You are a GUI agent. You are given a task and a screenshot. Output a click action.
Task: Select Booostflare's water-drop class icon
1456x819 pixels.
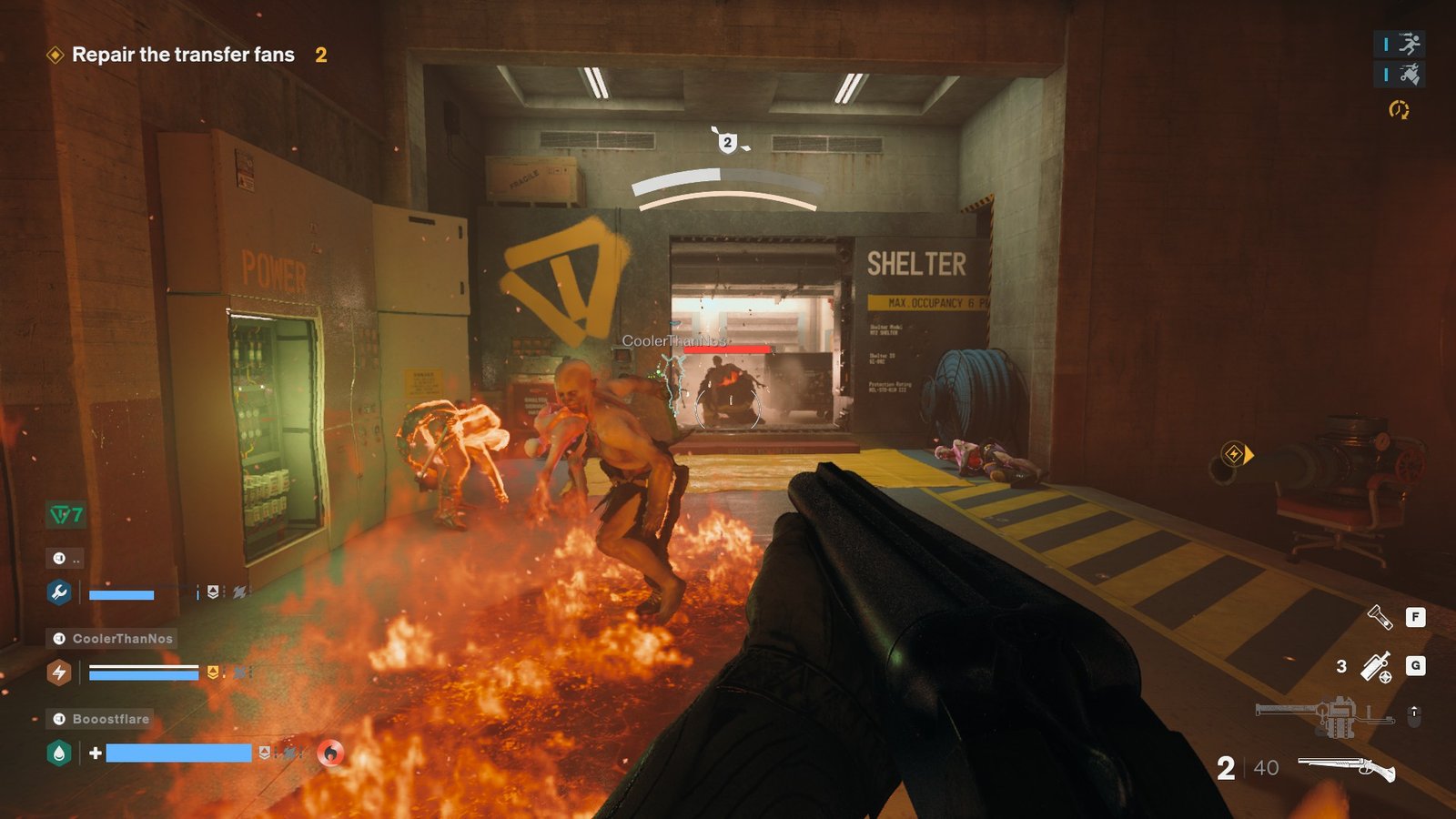tap(59, 752)
